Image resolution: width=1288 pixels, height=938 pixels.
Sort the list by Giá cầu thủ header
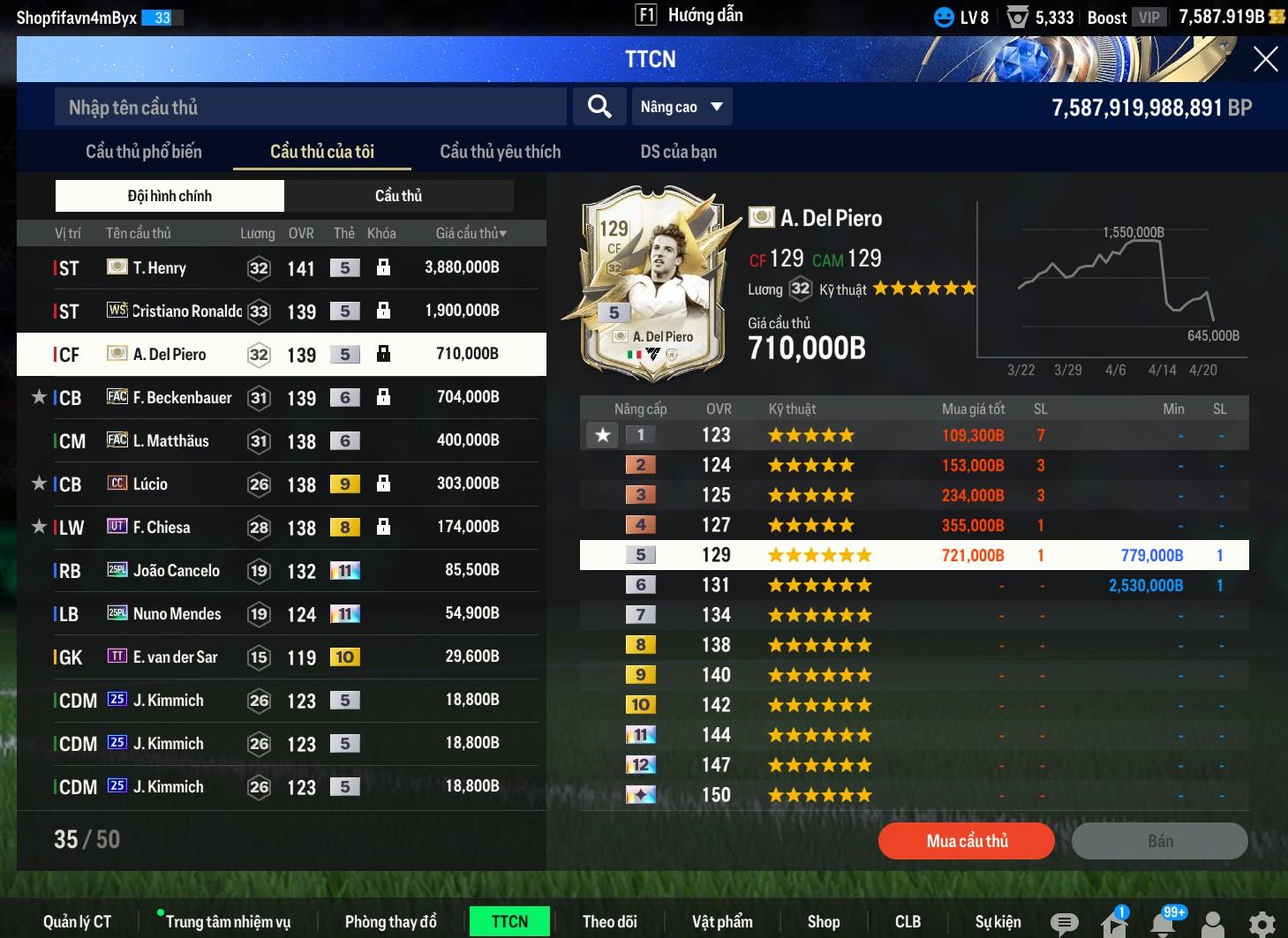point(471,233)
